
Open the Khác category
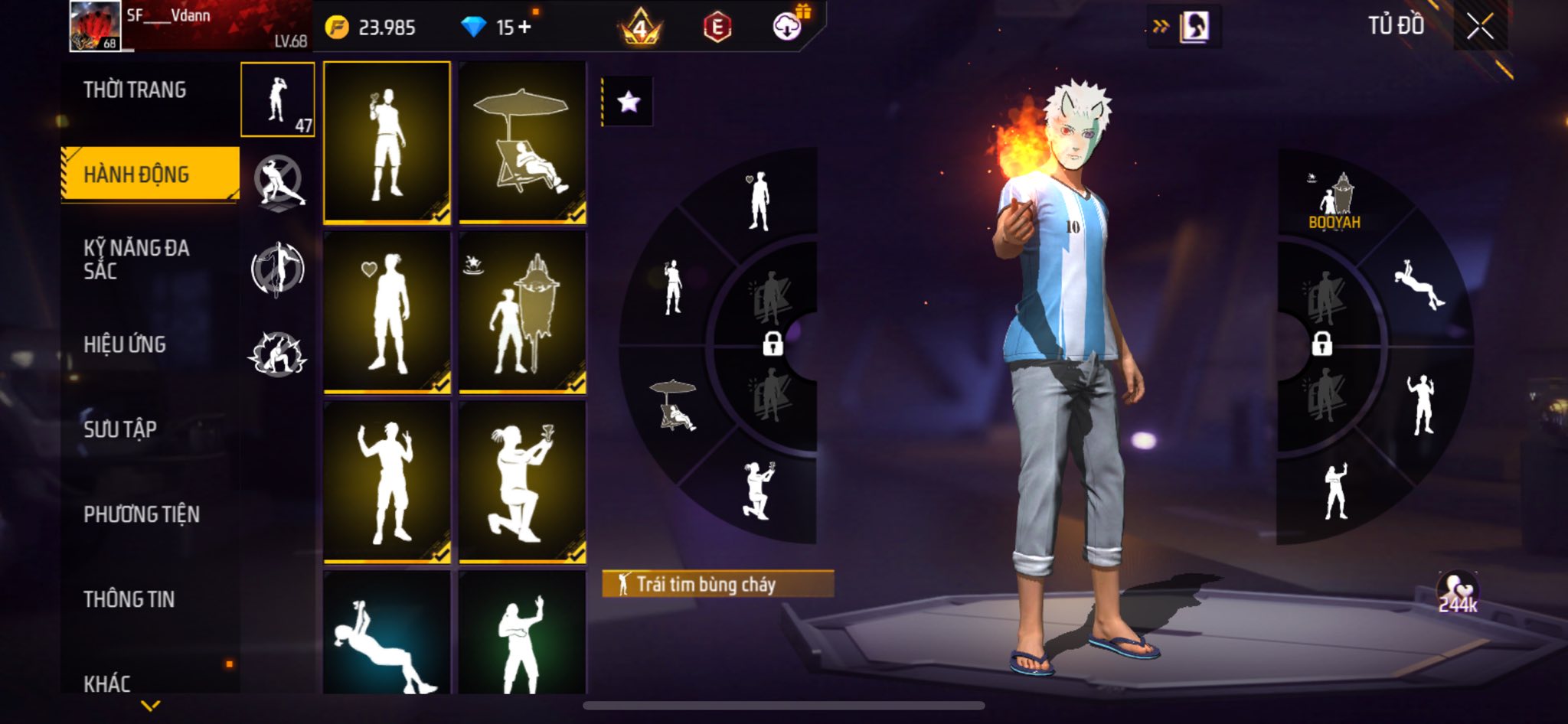click(x=107, y=683)
